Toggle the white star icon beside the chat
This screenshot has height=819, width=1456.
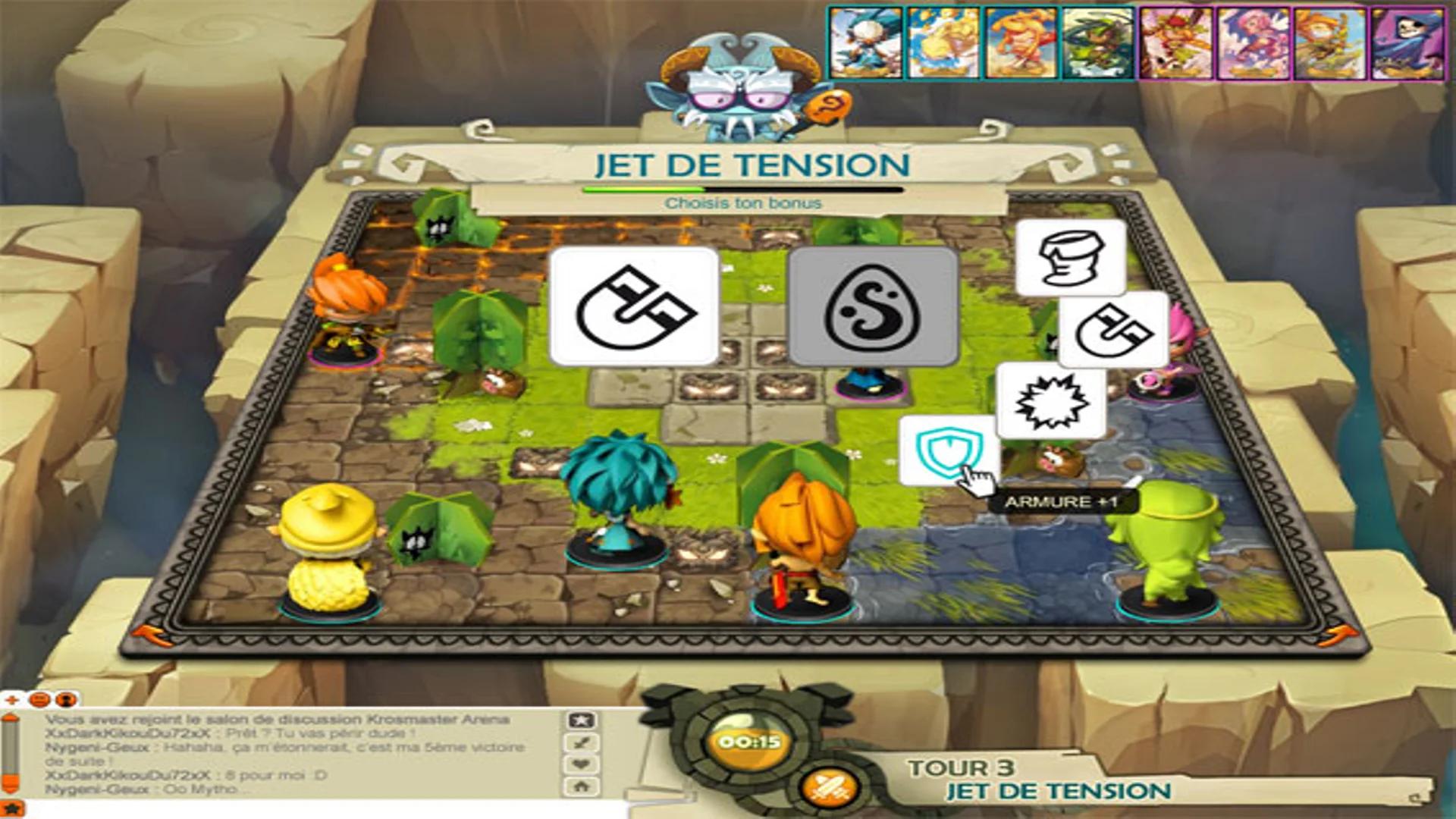pos(580,720)
